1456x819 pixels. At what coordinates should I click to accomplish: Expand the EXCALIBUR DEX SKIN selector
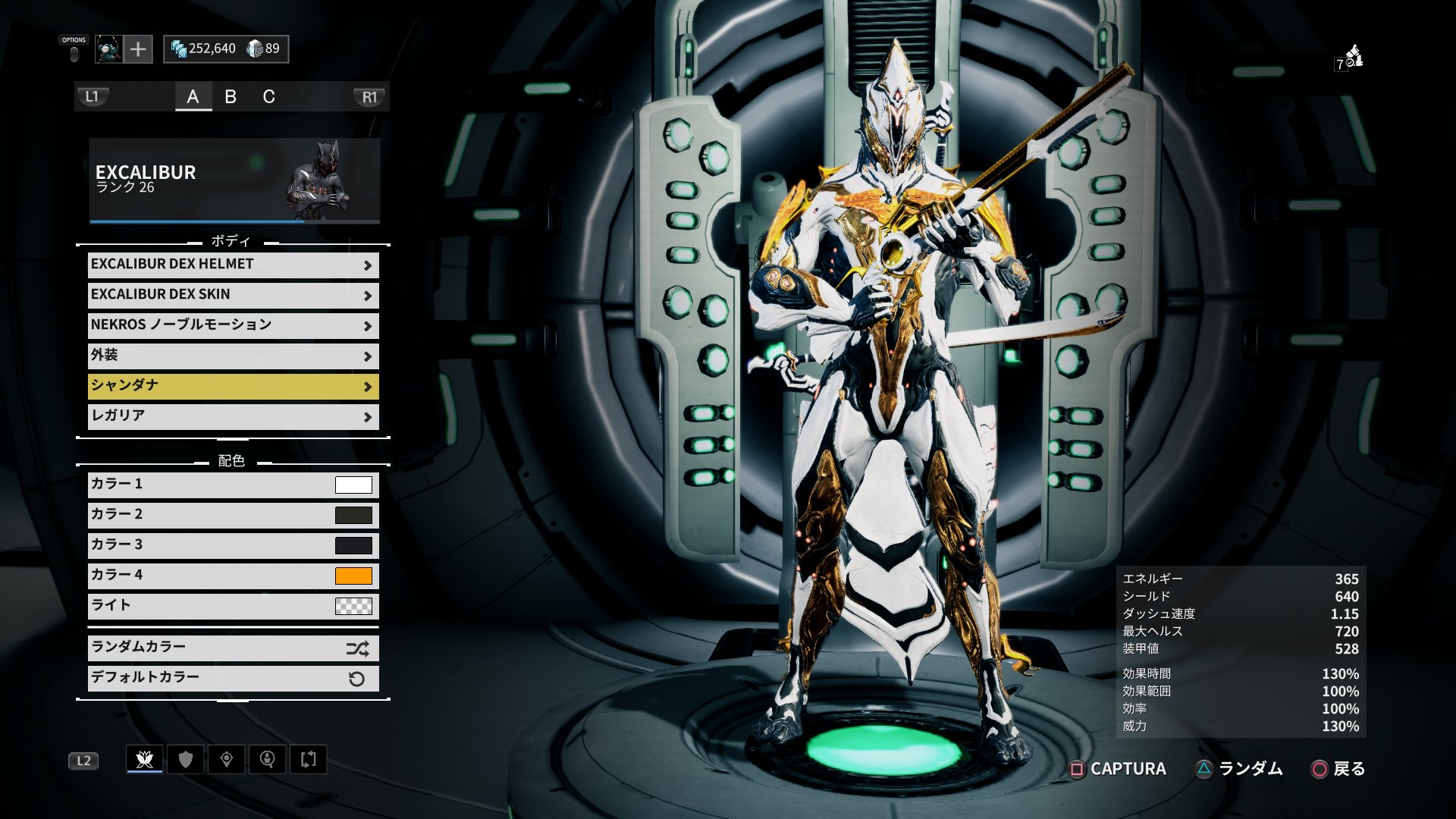[x=232, y=295]
